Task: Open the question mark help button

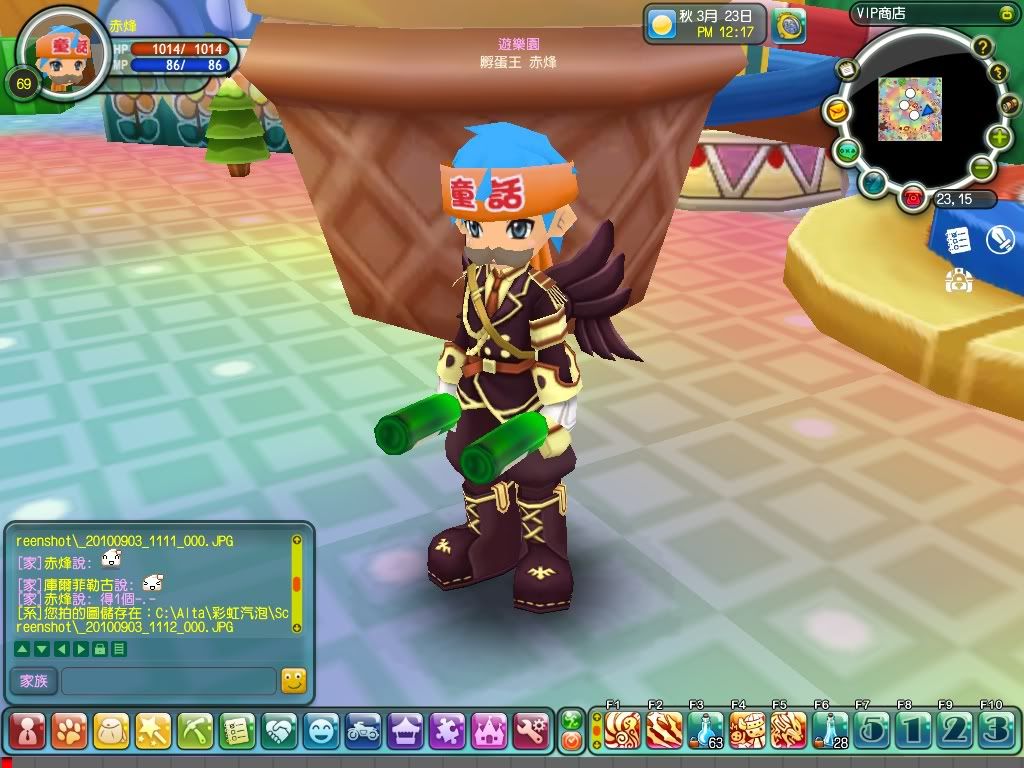Action: click(983, 46)
